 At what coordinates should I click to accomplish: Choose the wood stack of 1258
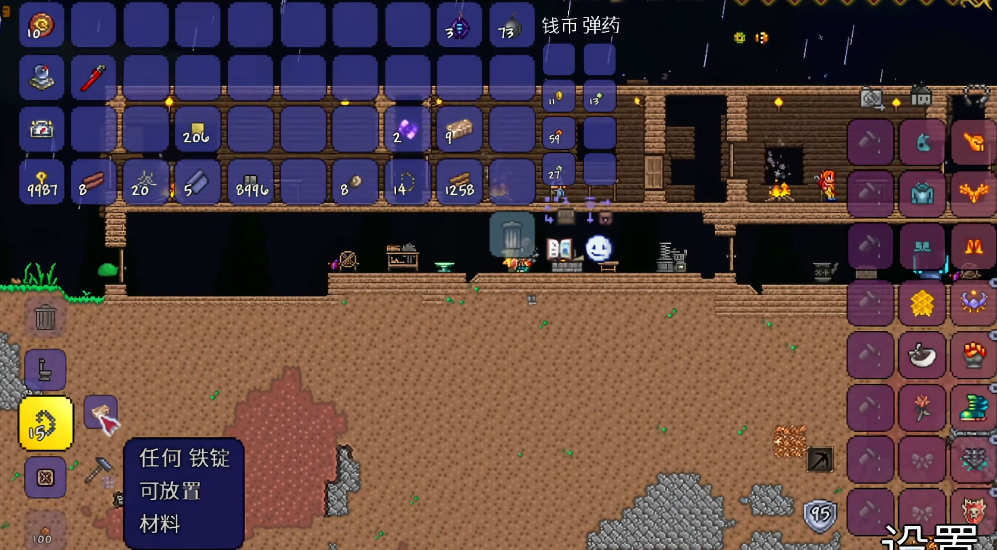459,182
